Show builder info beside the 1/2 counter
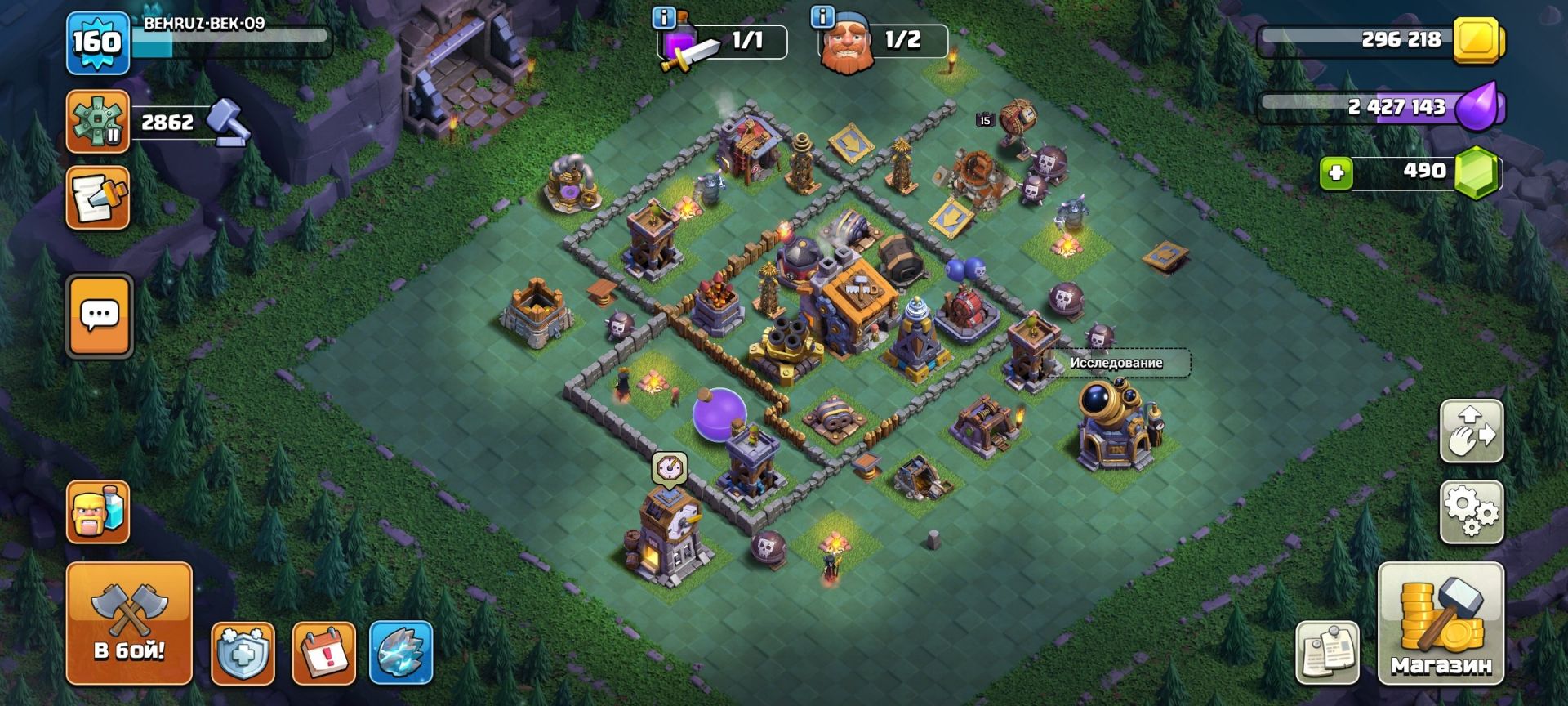The image size is (1568, 706). (x=822, y=17)
